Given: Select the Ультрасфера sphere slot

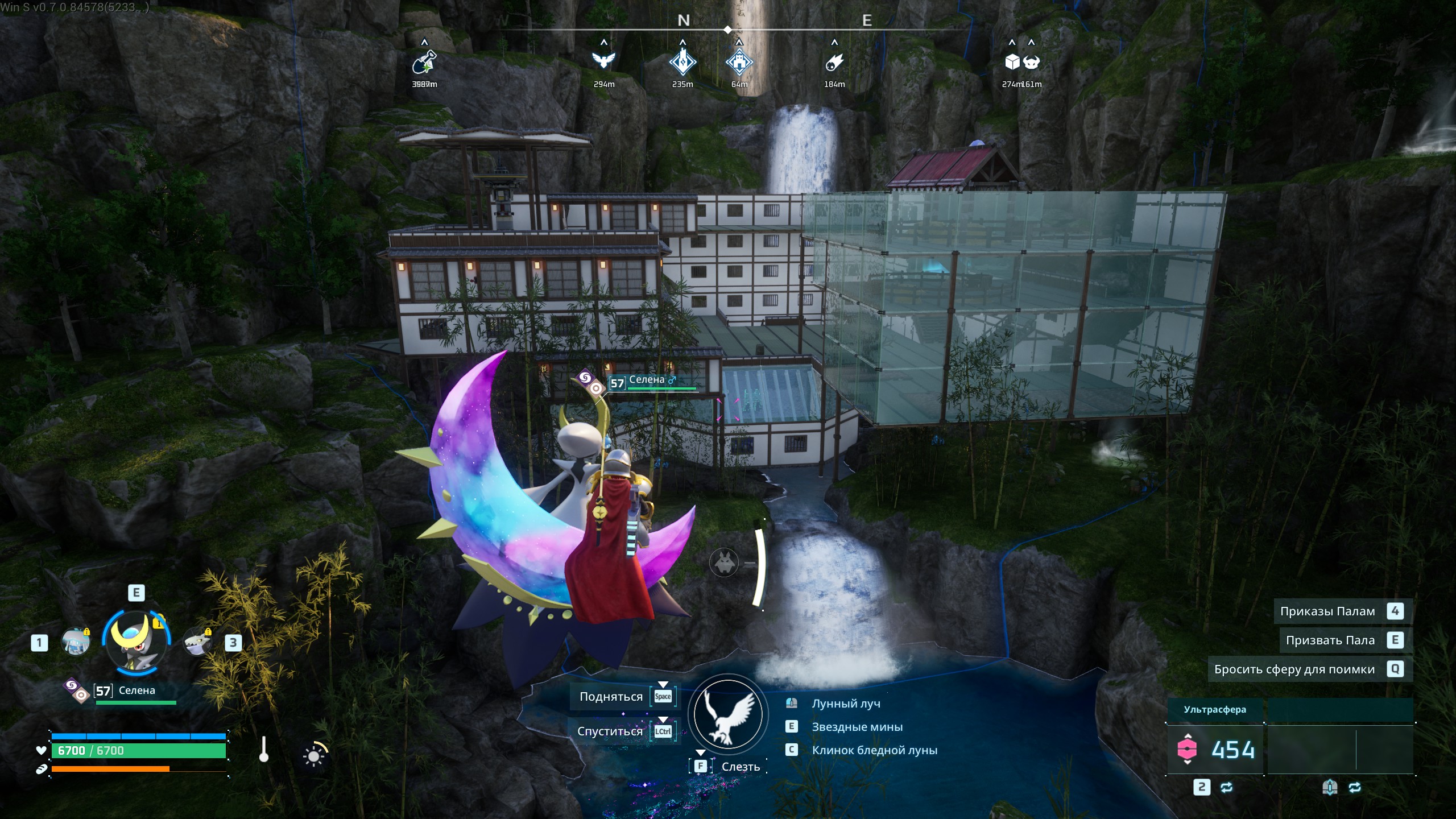Looking at the screenshot, I should point(1215,749).
